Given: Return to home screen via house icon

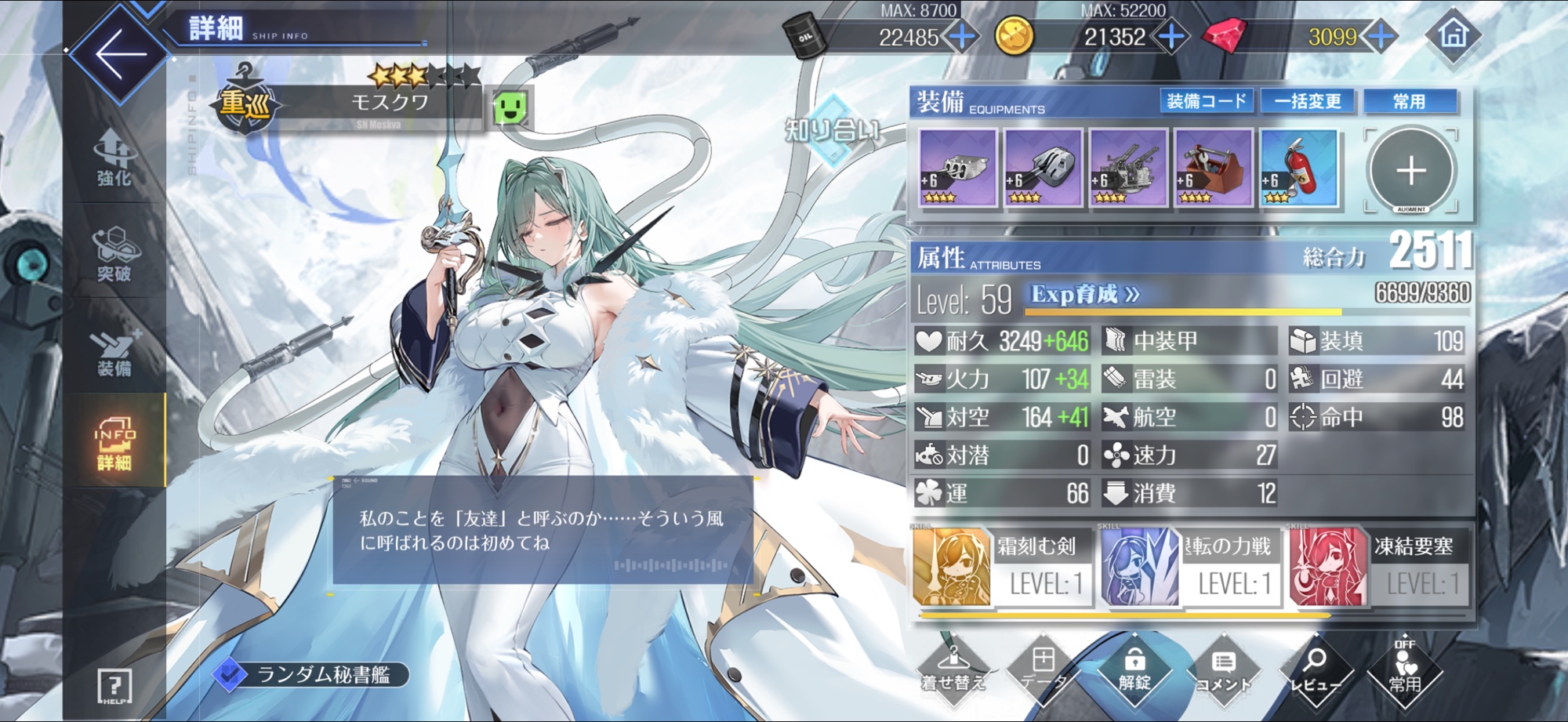Looking at the screenshot, I should 1453,35.
